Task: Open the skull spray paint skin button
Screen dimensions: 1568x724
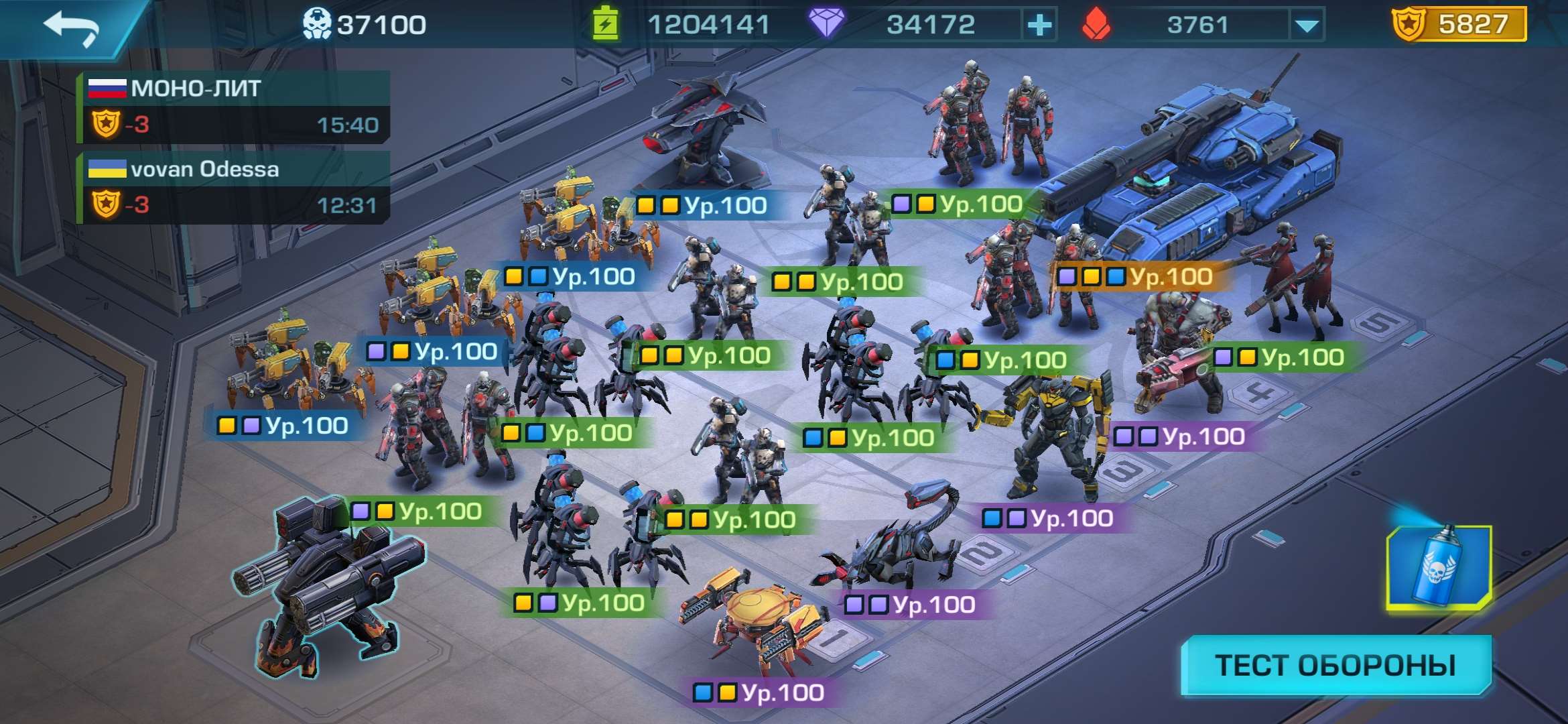Action: 1439,568
